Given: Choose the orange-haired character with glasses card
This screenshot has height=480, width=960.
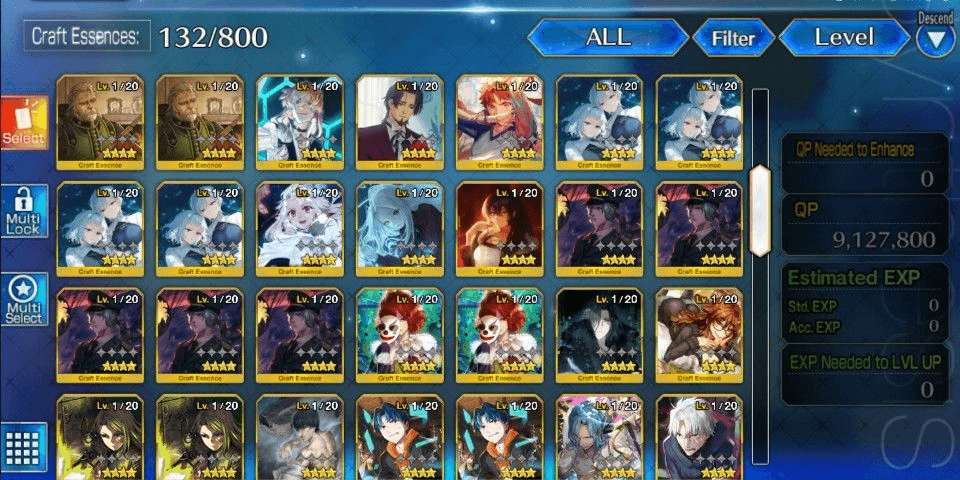Looking at the screenshot, I should tap(700, 335).
